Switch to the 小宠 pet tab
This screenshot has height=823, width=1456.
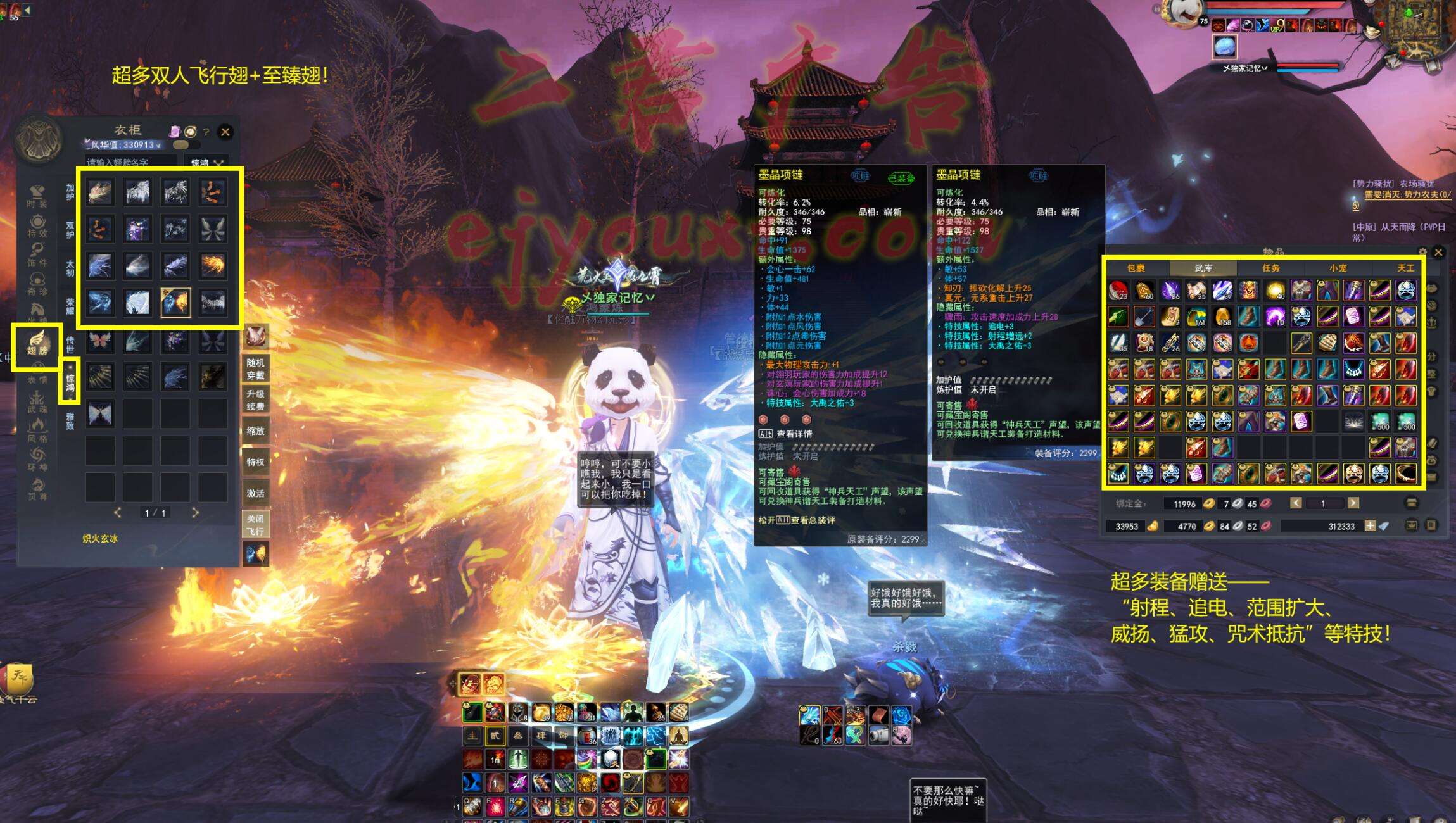click(1338, 268)
